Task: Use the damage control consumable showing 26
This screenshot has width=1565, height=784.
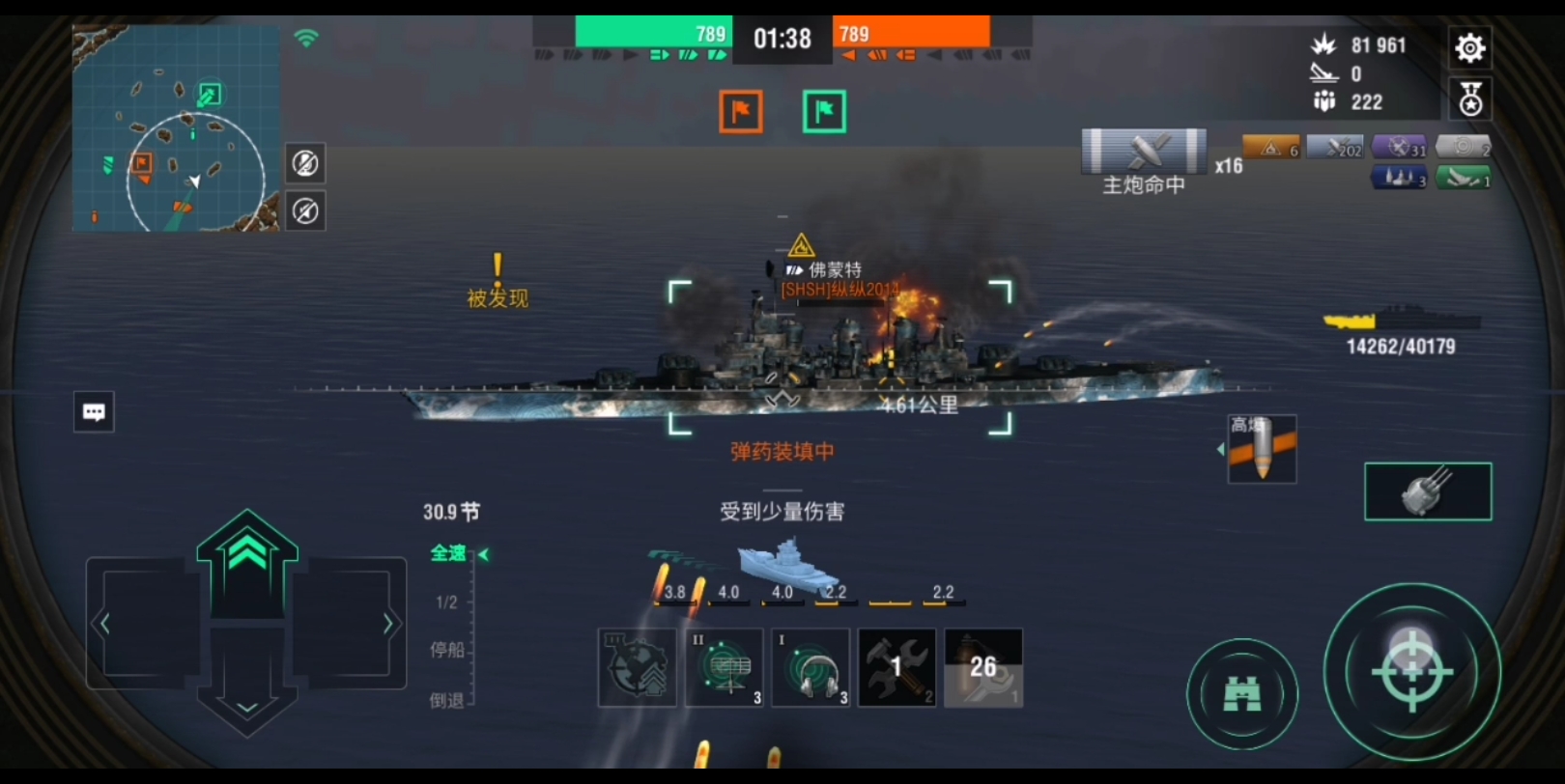Action: 982,667
